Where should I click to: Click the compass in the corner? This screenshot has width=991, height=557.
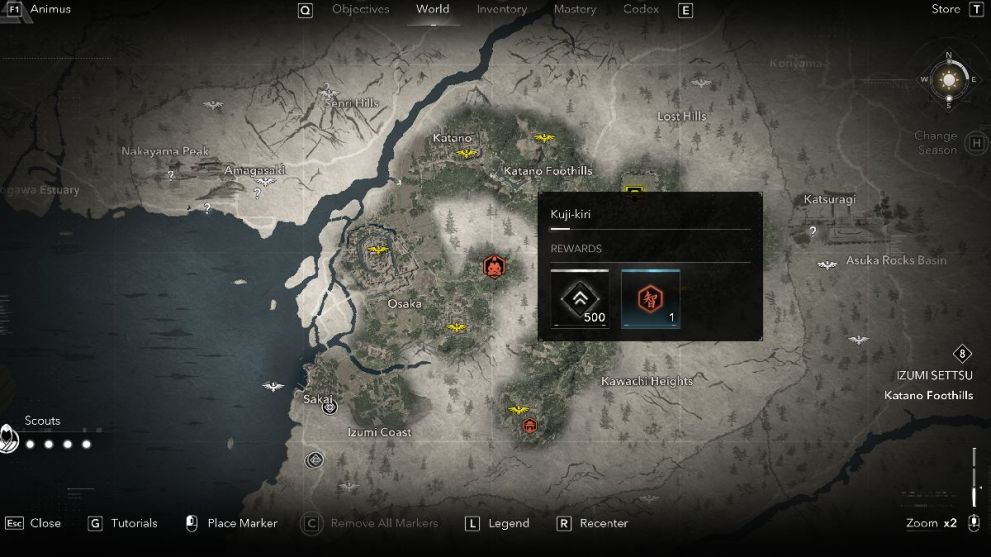(x=947, y=79)
